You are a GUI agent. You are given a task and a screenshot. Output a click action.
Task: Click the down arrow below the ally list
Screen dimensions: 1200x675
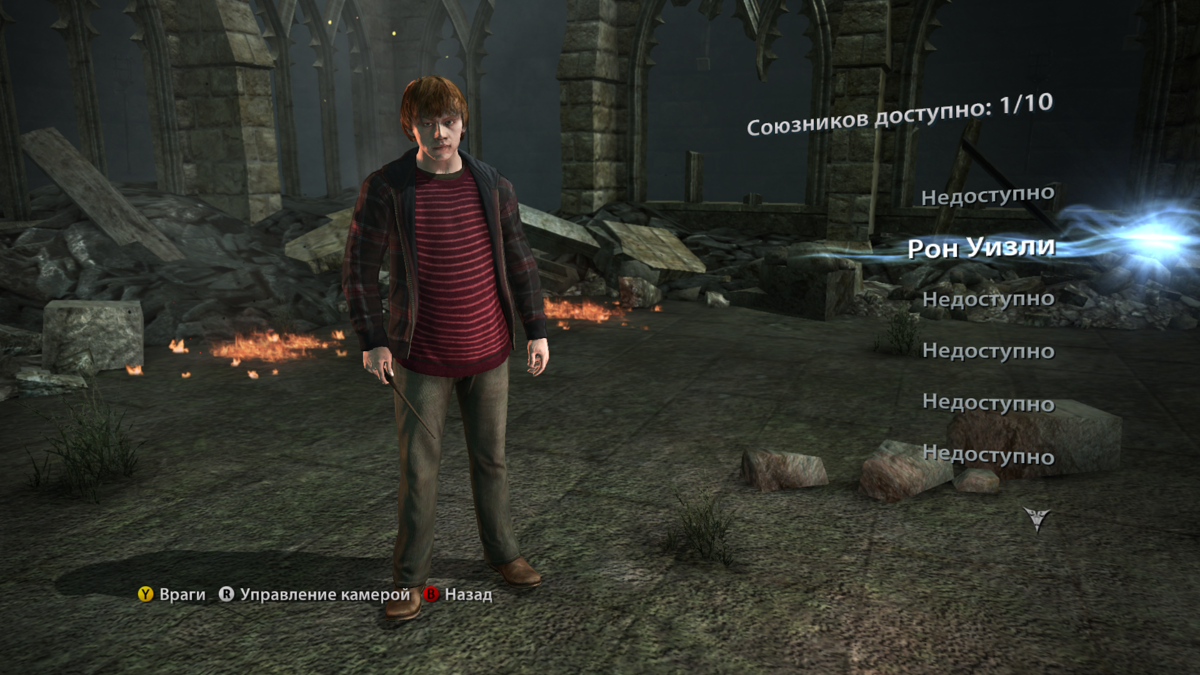pyautogui.click(x=1036, y=518)
